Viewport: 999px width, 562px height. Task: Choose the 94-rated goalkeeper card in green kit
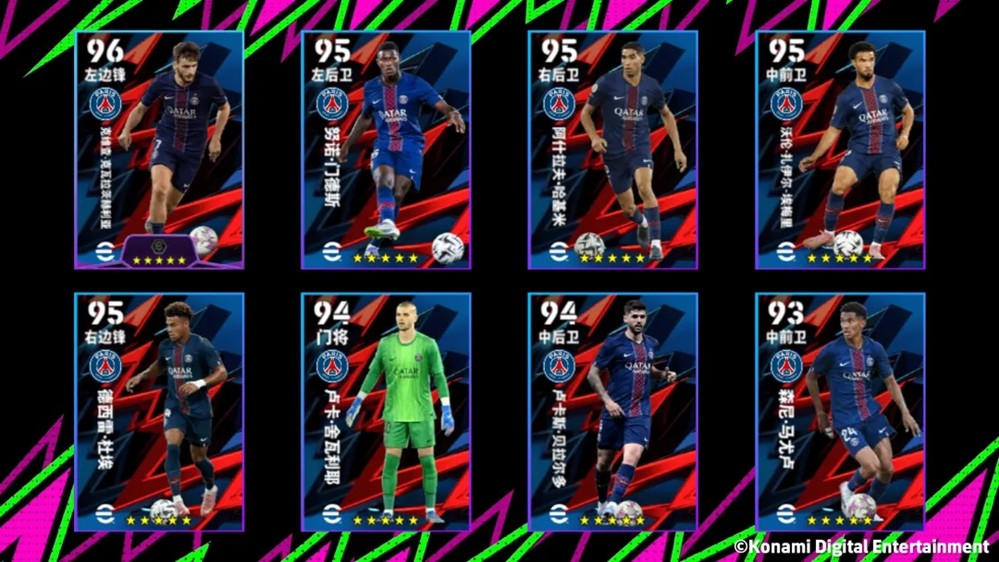coord(386,412)
